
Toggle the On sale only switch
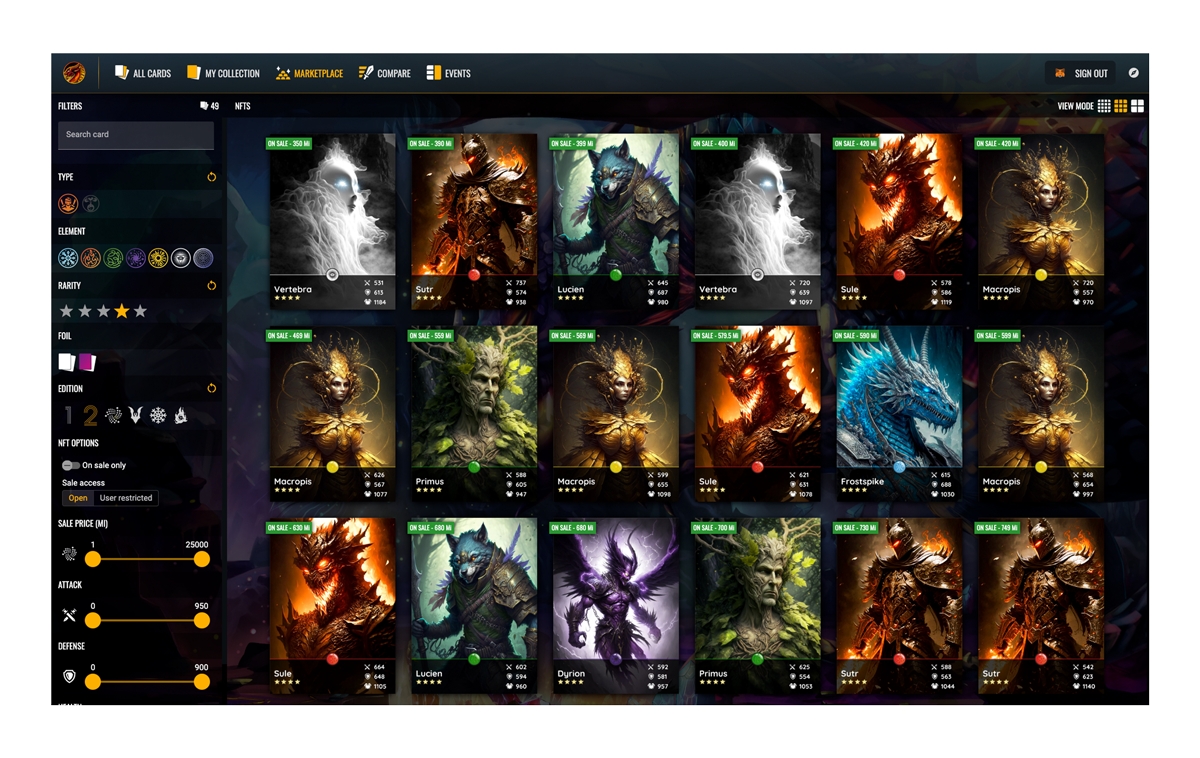tap(71, 465)
